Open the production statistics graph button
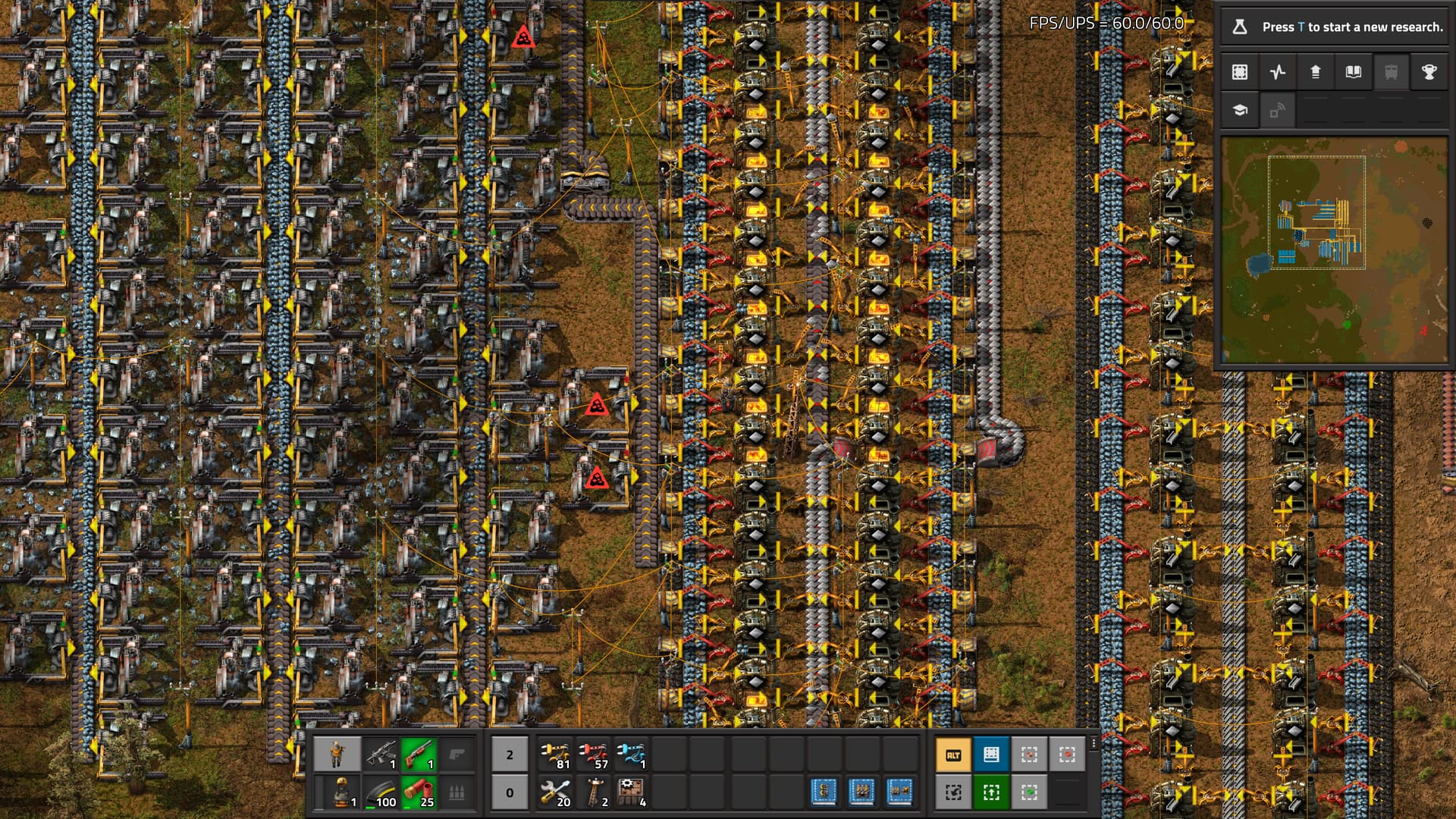This screenshot has height=819, width=1456. tap(1278, 72)
